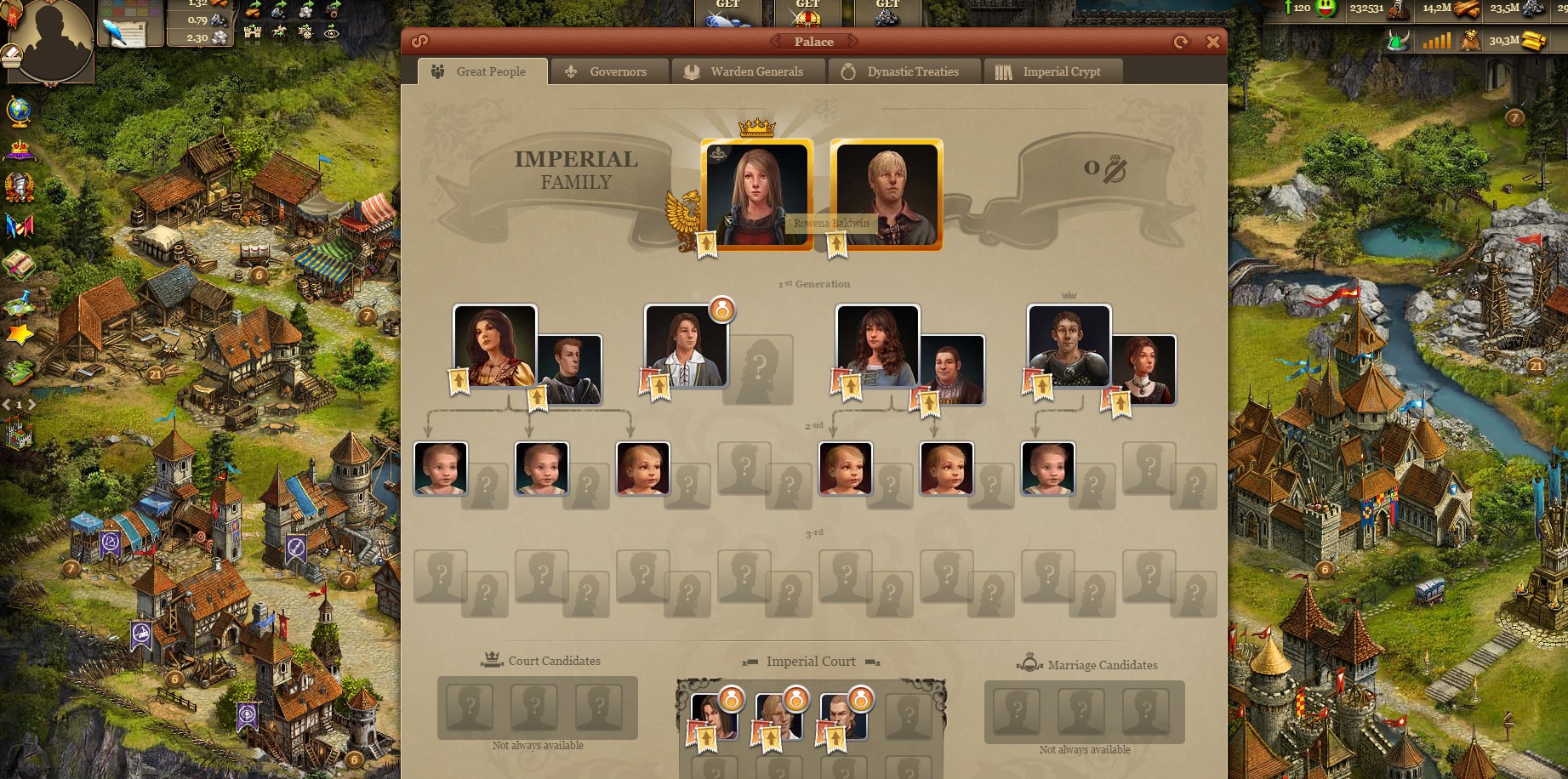
Task: Open the Imperial Crypt tab
Action: pos(1062,71)
